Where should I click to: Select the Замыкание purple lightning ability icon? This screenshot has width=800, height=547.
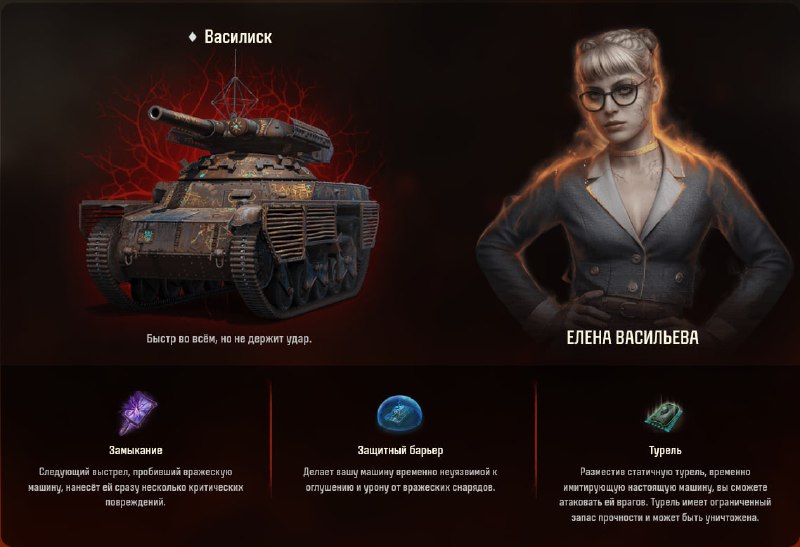coord(136,412)
